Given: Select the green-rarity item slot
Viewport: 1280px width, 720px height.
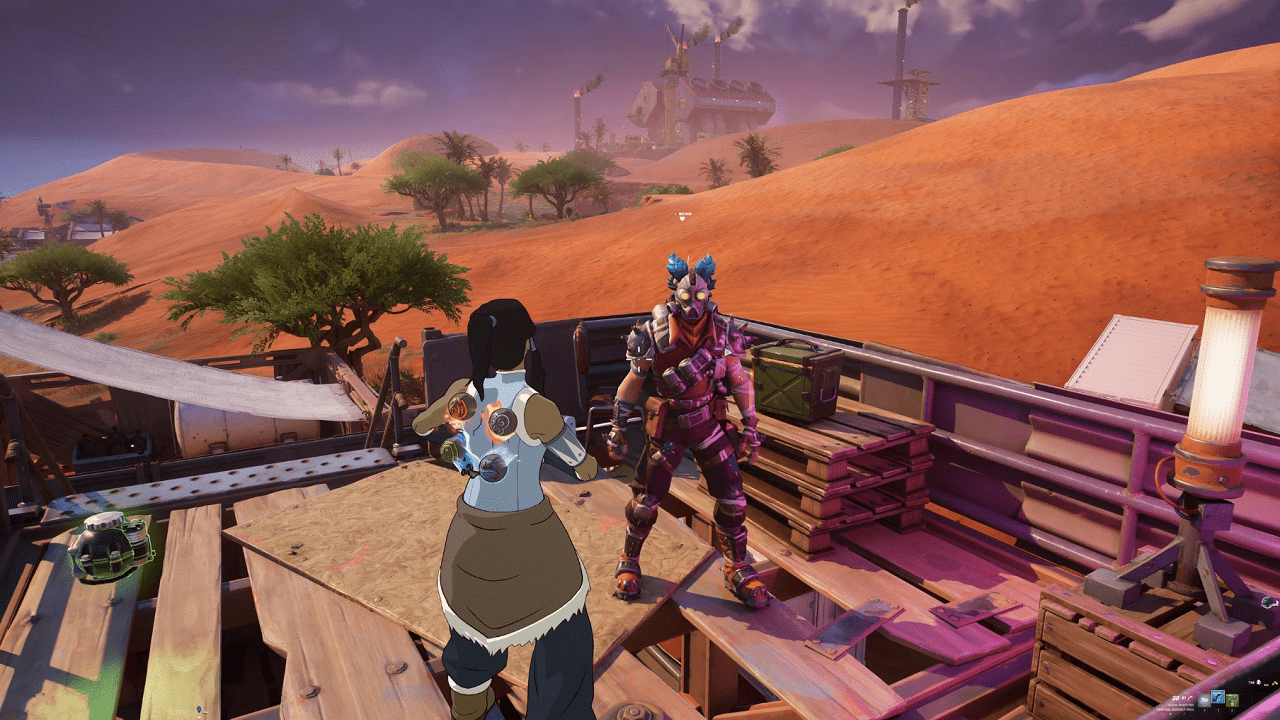Looking at the screenshot, I should click(x=1232, y=700).
